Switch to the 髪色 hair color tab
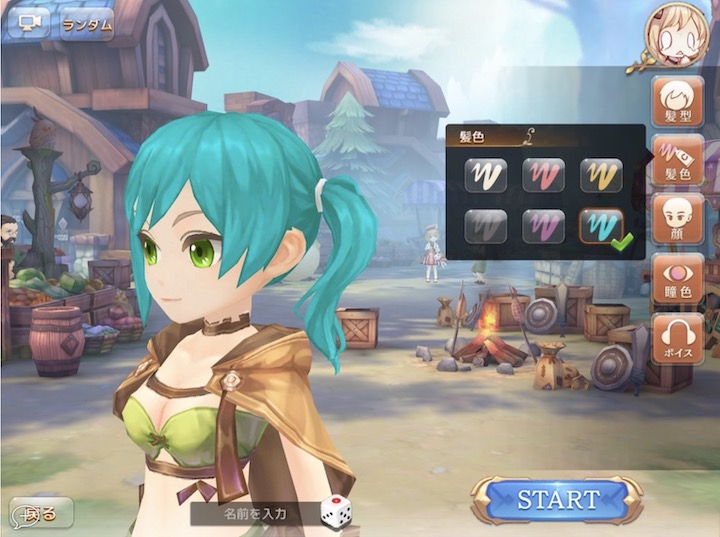The width and height of the screenshot is (720, 537). (677, 162)
